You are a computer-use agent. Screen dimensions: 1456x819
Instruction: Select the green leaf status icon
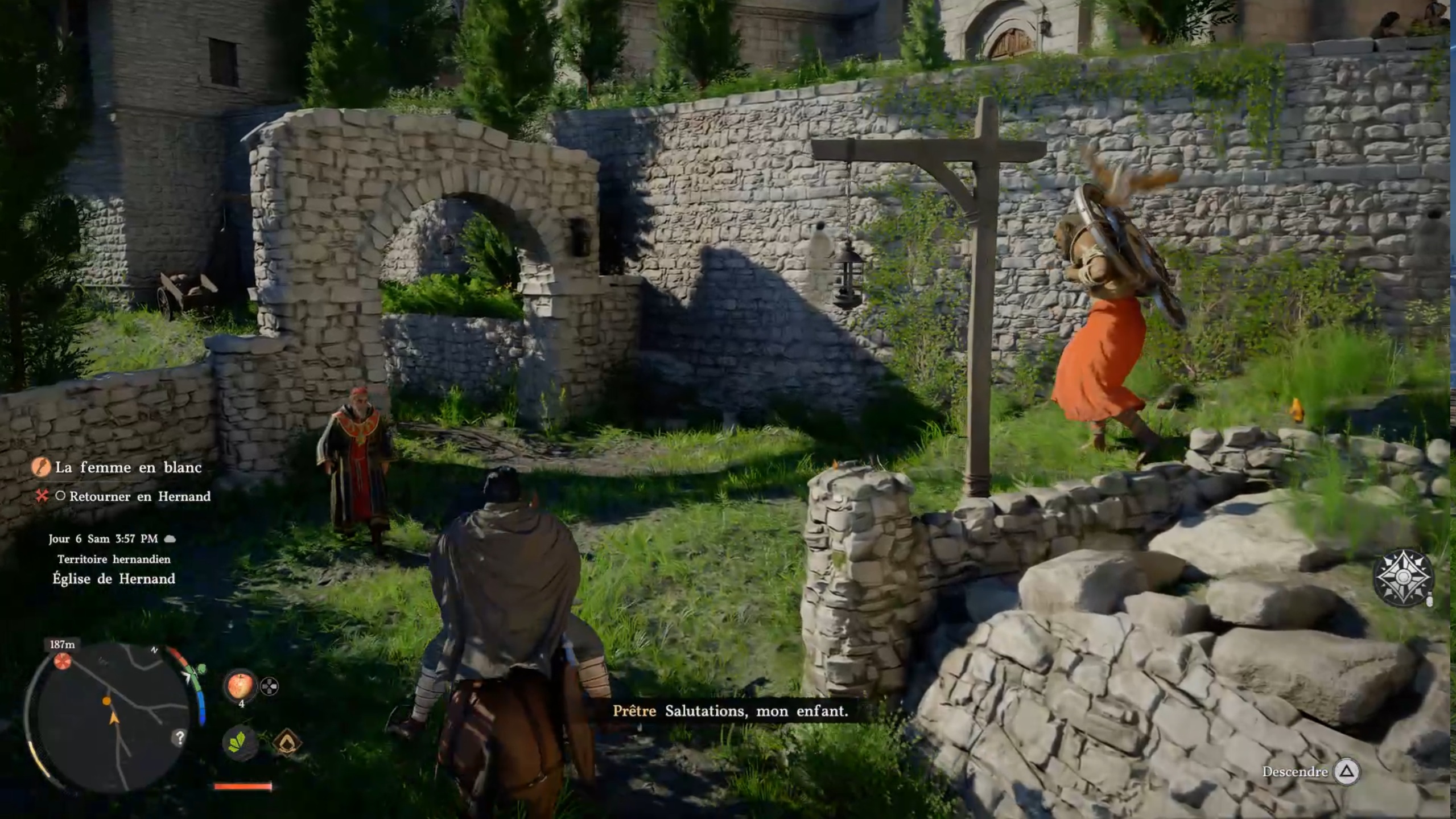click(240, 742)
